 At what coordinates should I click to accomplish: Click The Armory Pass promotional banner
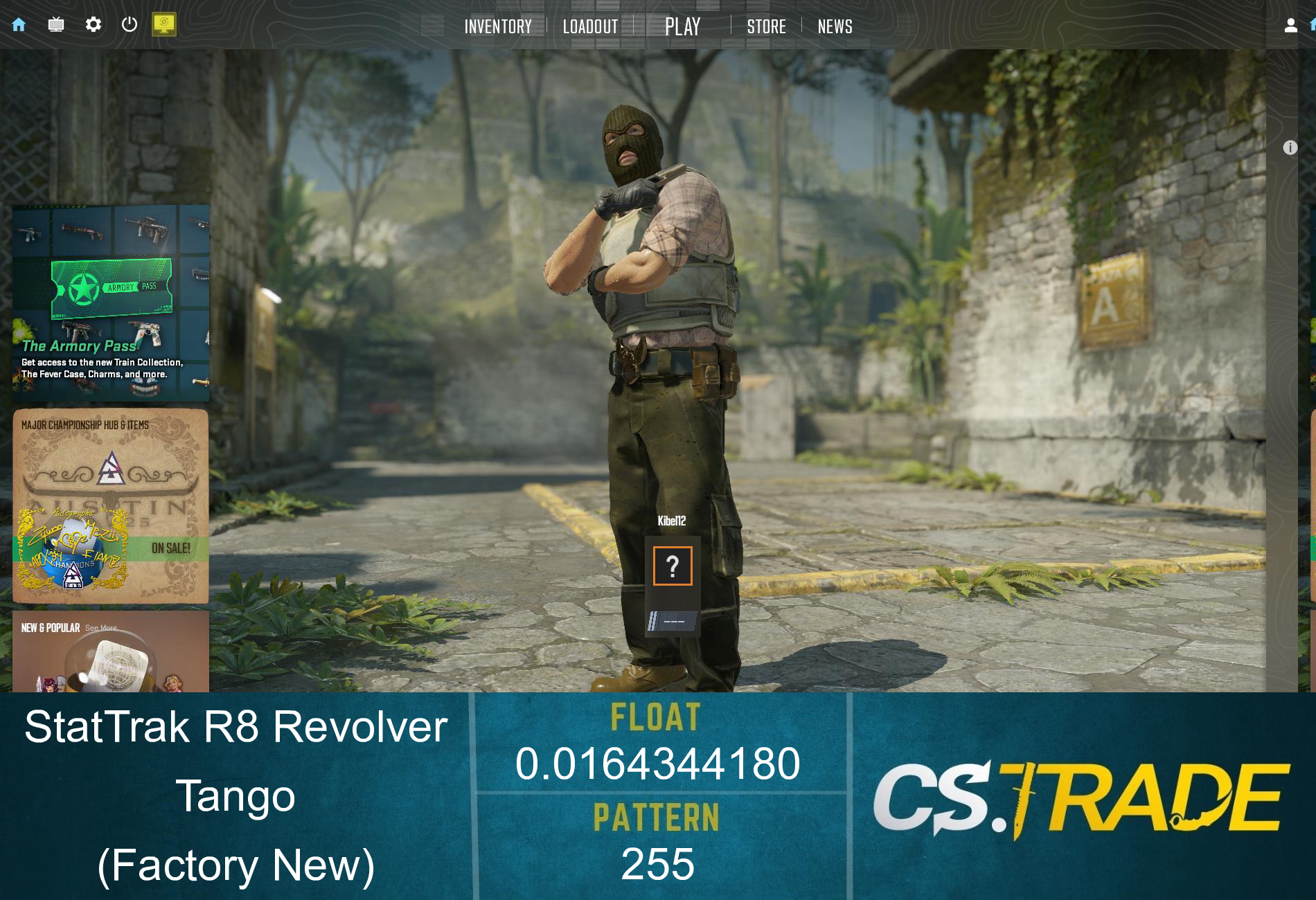[111, 303]
